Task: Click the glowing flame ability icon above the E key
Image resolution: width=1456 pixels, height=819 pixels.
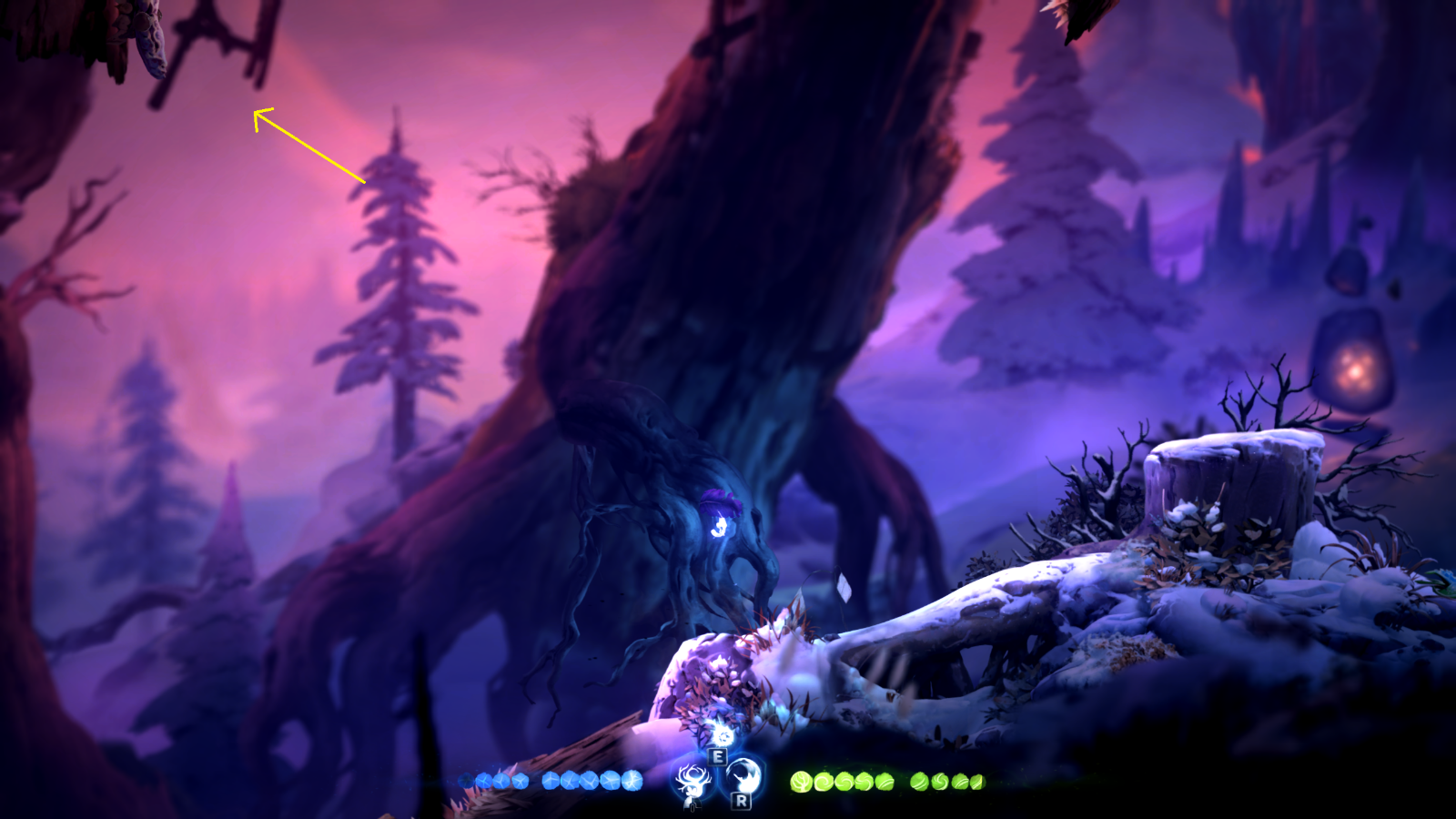Action: click(722, 735)
